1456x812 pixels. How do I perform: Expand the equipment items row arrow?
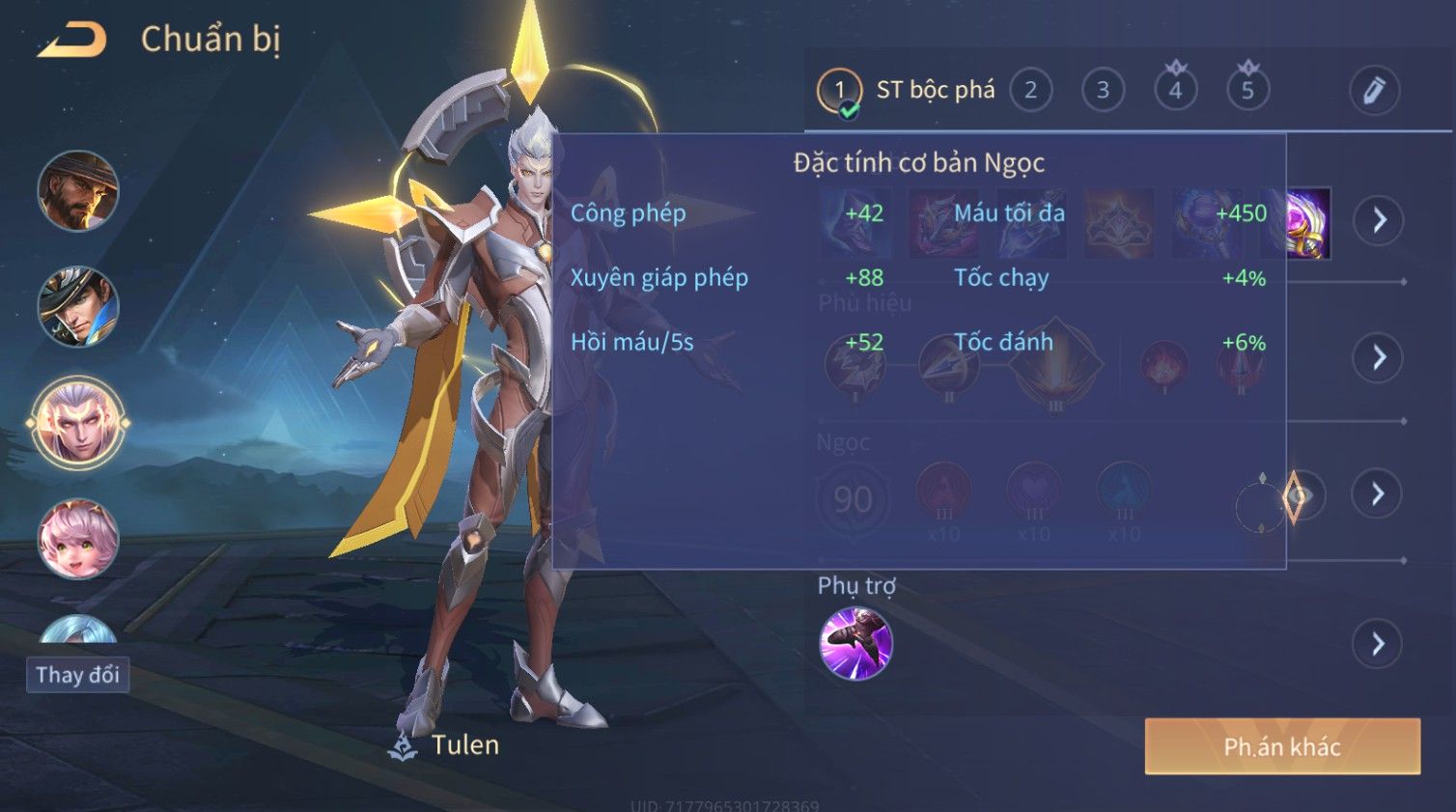(x=1378, y=220)
